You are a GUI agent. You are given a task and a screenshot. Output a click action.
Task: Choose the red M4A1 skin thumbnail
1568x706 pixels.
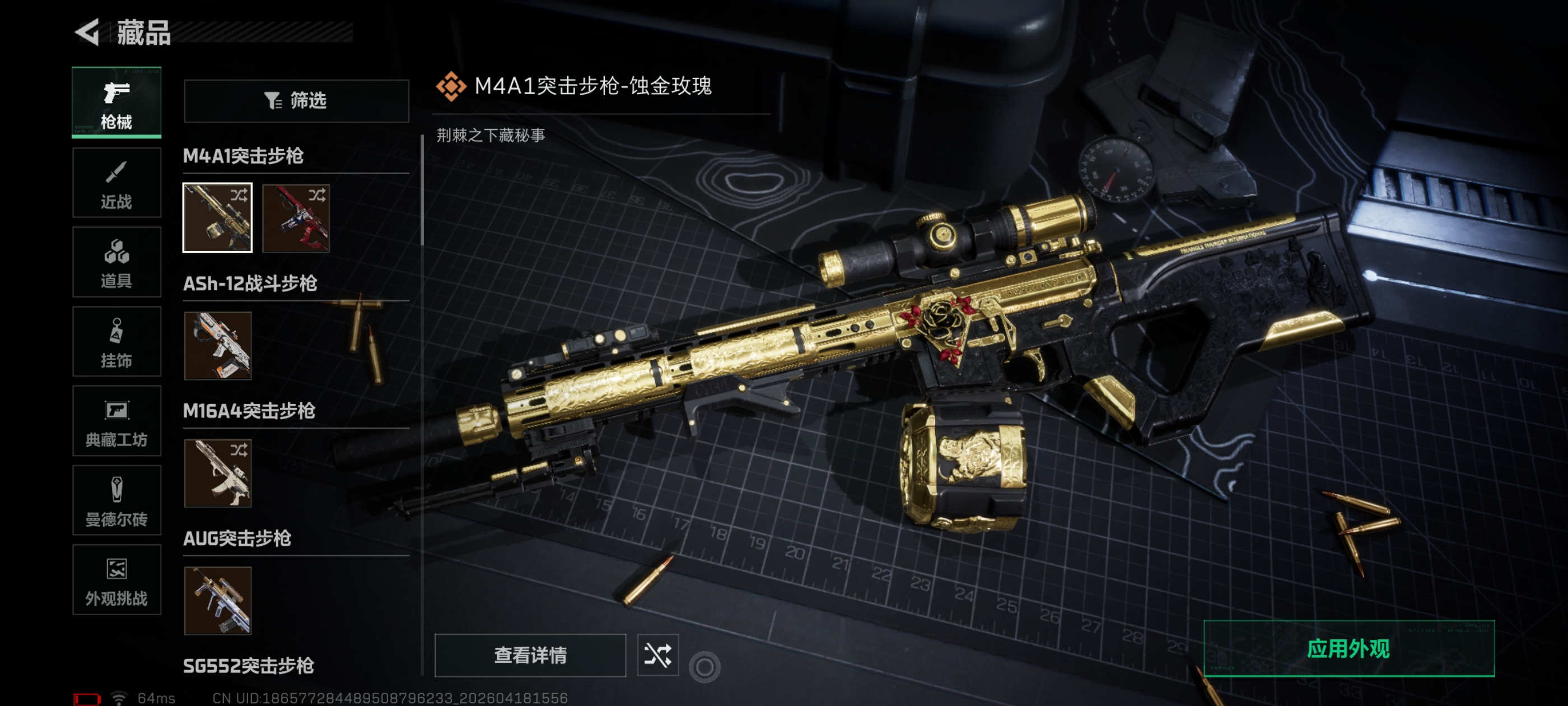tap(296, 217)
